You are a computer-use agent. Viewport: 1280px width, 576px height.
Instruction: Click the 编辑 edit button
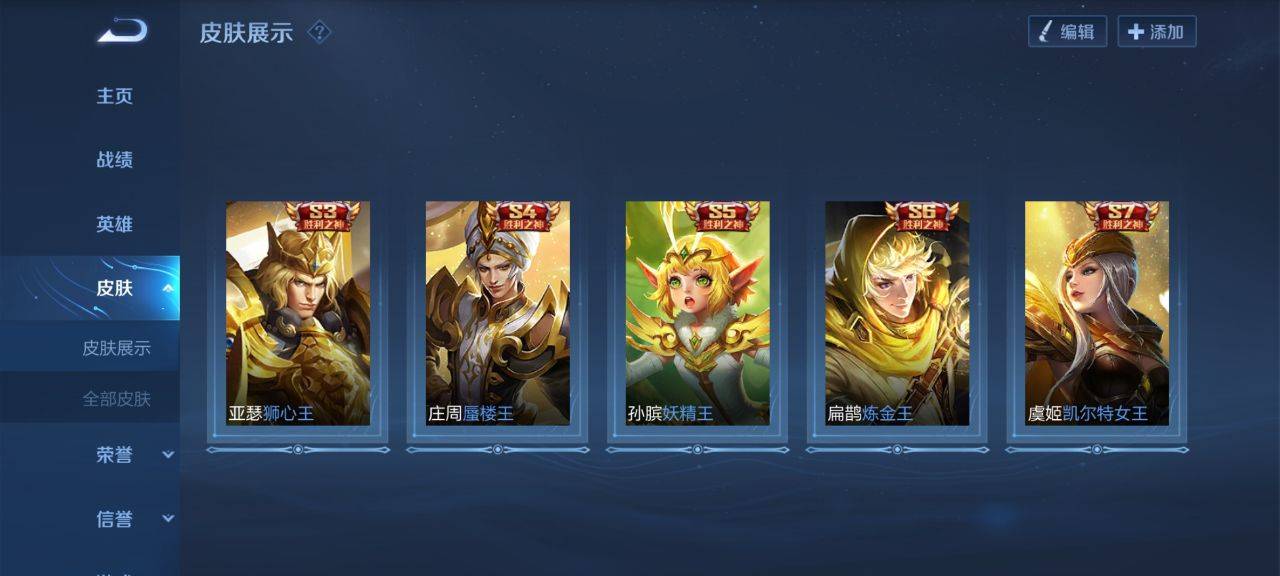[x=1067, y=32]
